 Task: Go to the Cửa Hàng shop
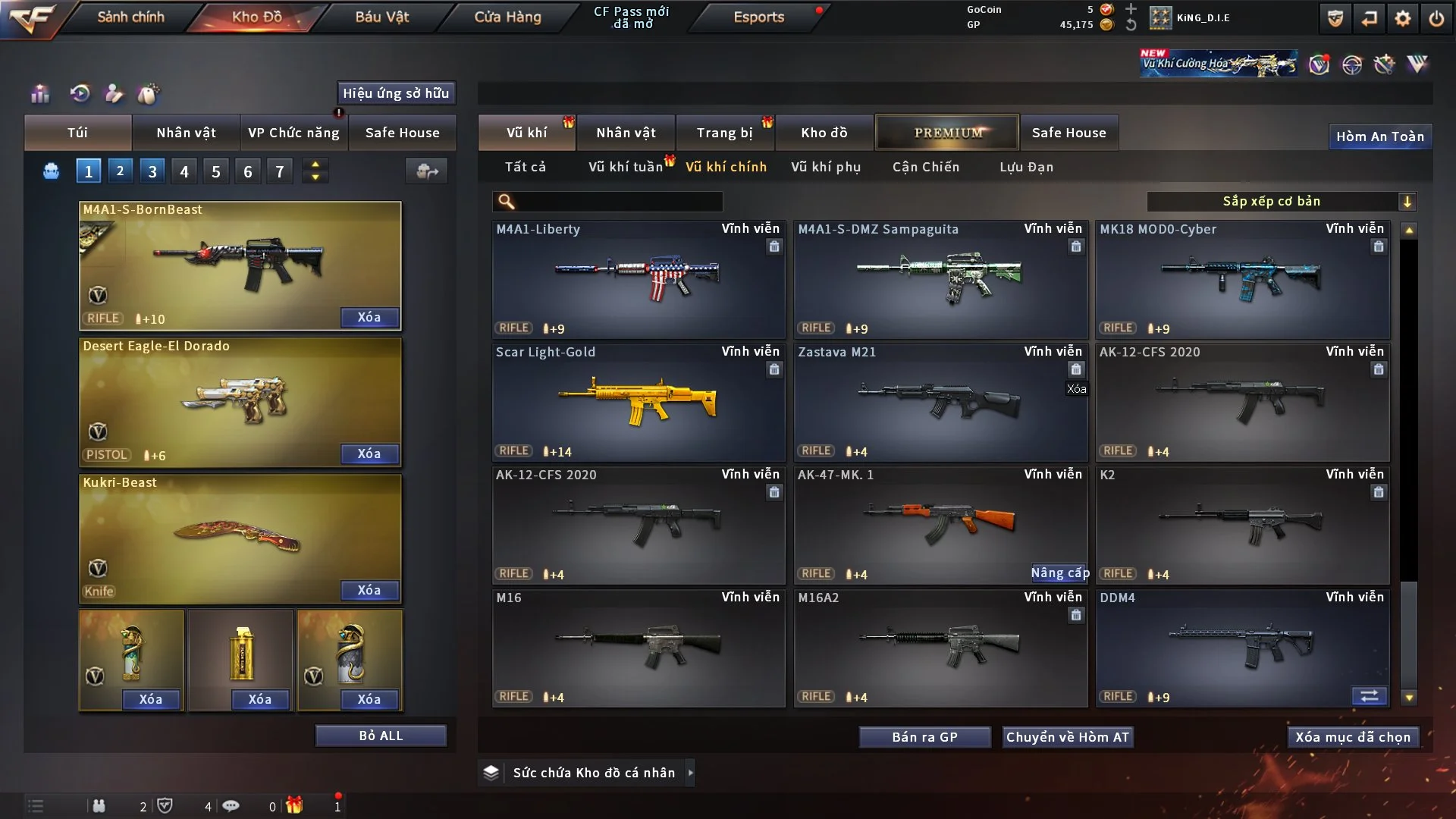507,17
